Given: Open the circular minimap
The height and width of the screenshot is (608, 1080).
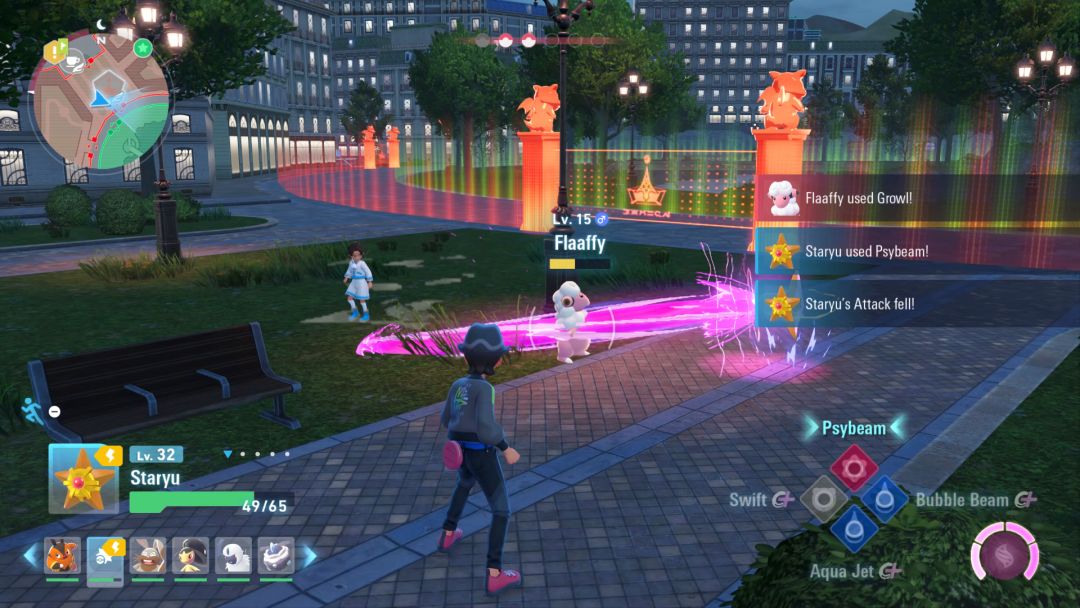Looking at the screenshot, I should tap(100, 100).
